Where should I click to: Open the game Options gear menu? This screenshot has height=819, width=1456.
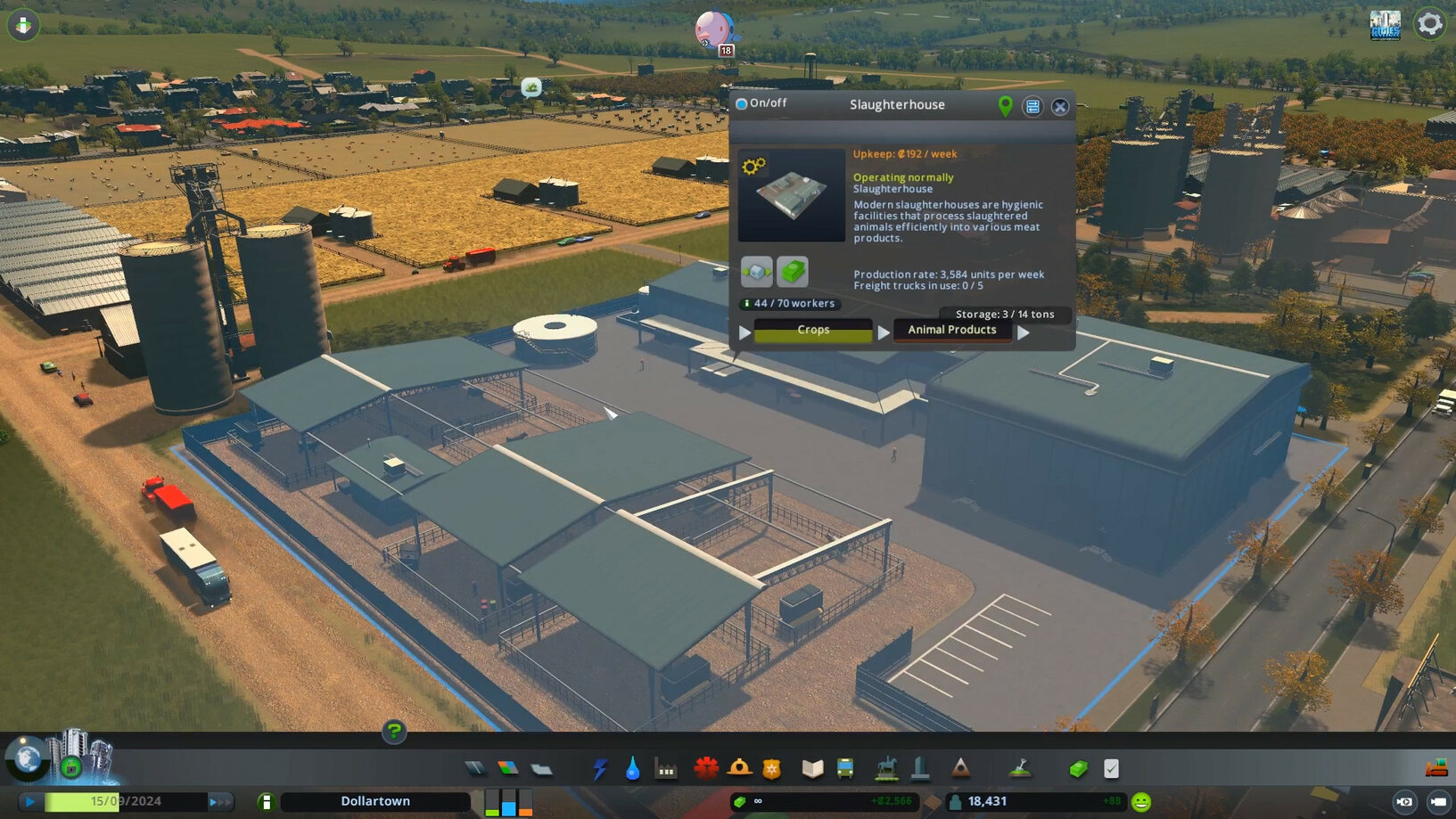(x=1430, y=24)
